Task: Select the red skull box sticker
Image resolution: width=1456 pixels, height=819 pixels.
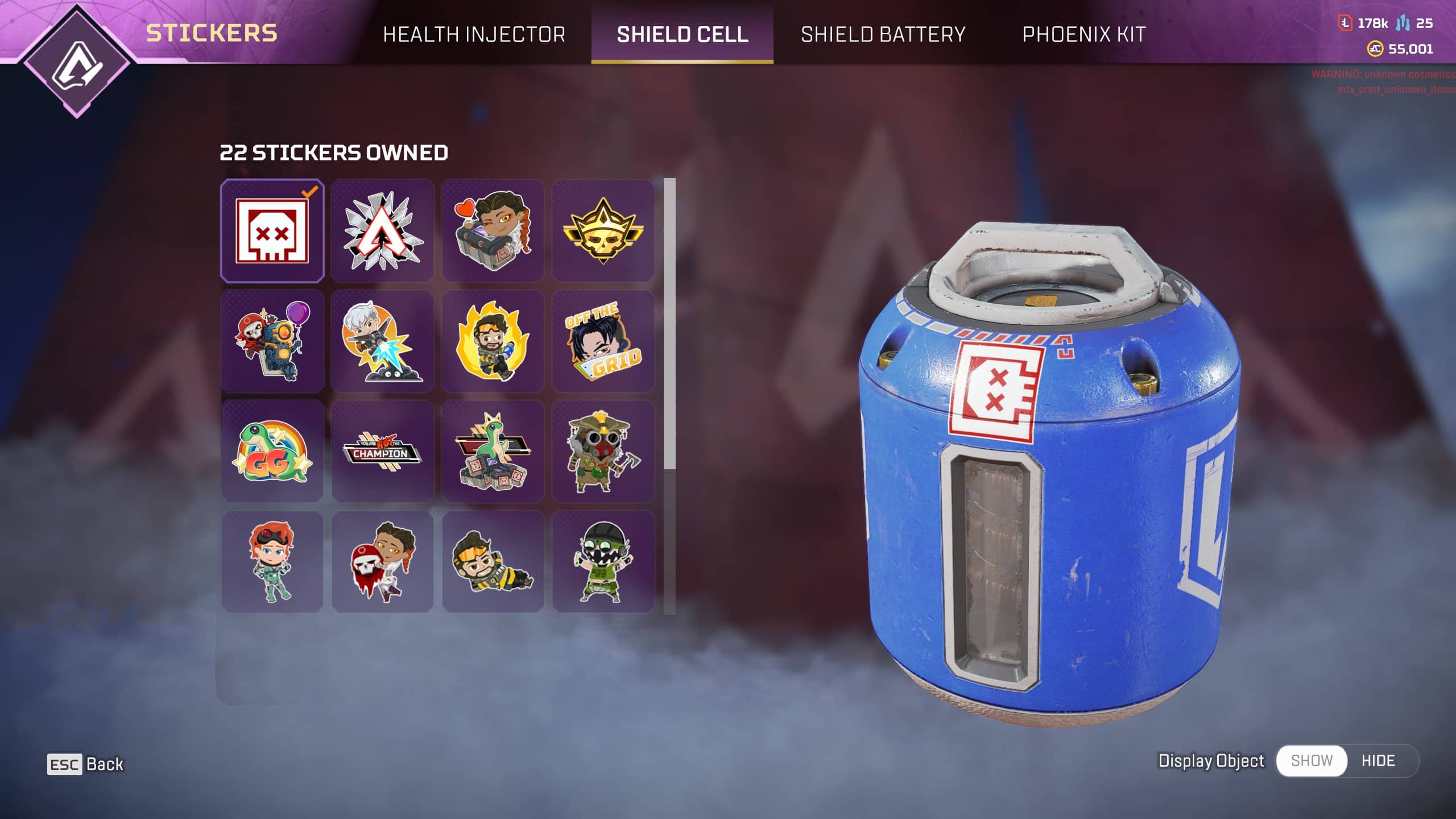Action: pyautogui.click(x=272, y=231)
